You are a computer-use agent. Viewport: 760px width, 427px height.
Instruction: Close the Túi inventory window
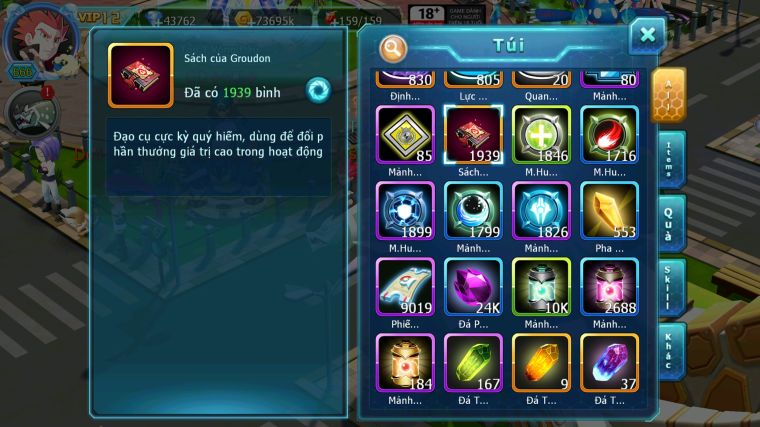click(x=647, y=36)
